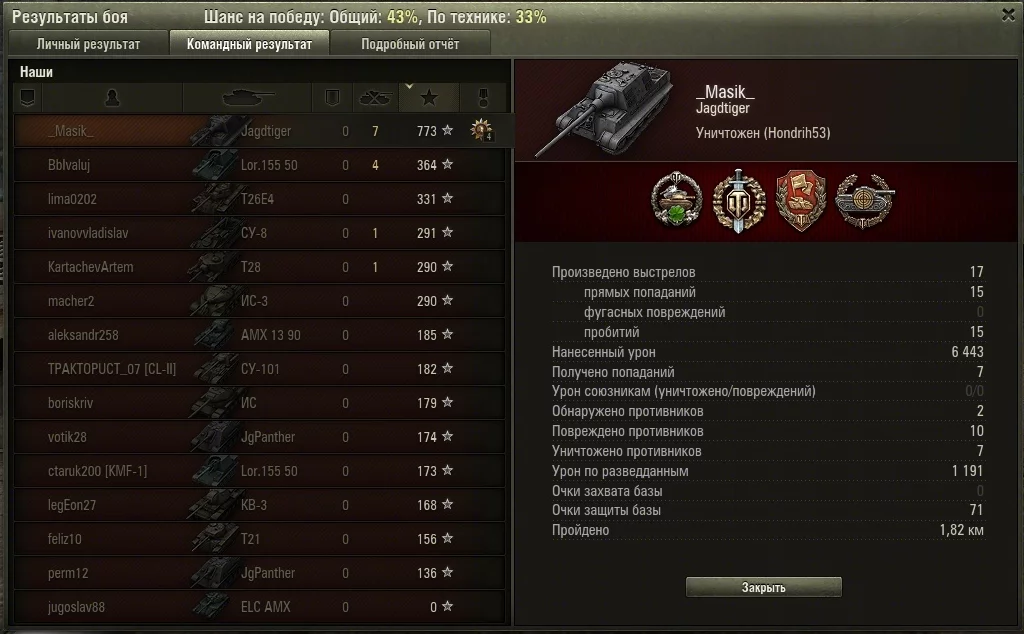Select player Bblvaluj in team list

pos(260,165)
